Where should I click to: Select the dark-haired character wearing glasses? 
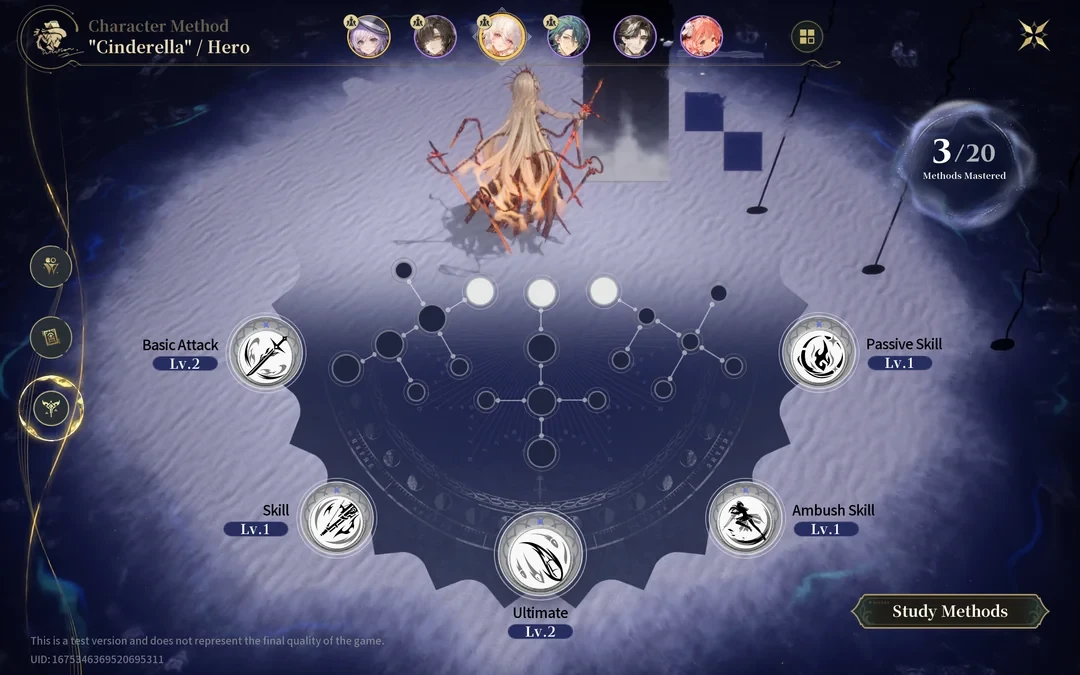(435, 37)
